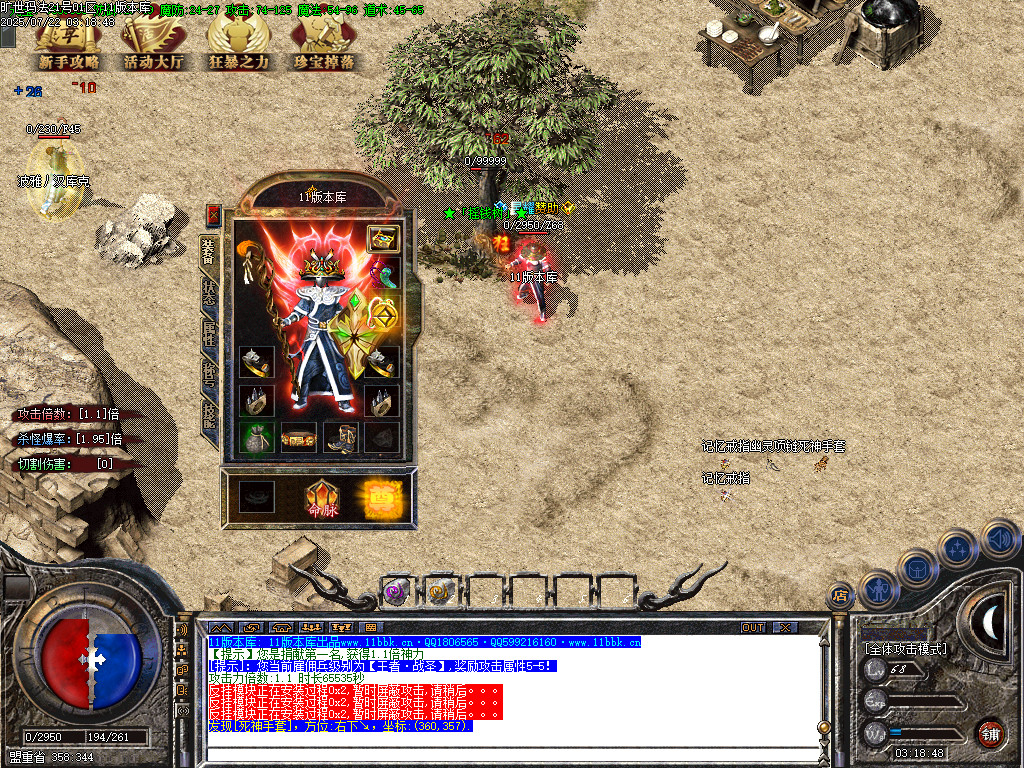Screen dimensions: 1024x768
Task: Switch to the 状态 status tab
Action: [209, 288]
